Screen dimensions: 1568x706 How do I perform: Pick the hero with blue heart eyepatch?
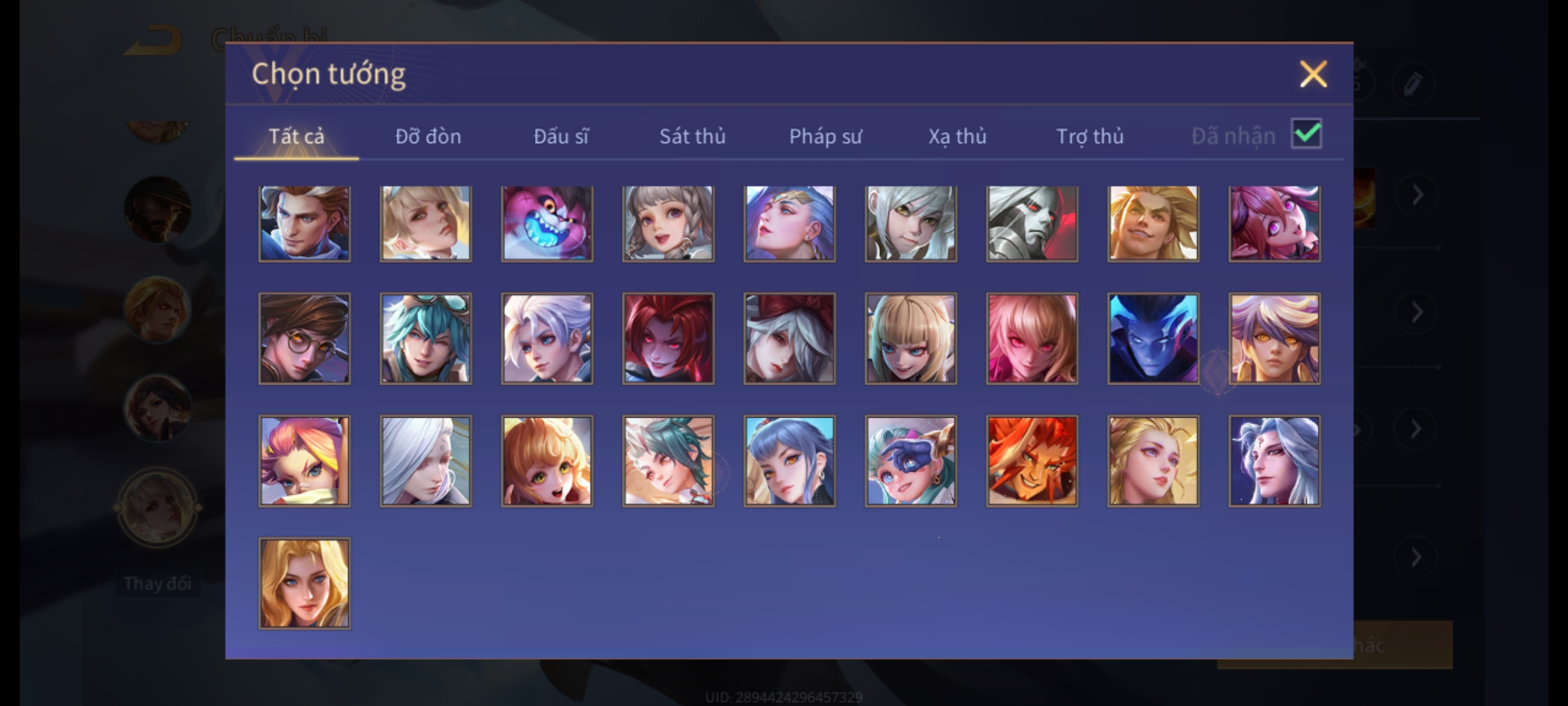tap(911, 461)
